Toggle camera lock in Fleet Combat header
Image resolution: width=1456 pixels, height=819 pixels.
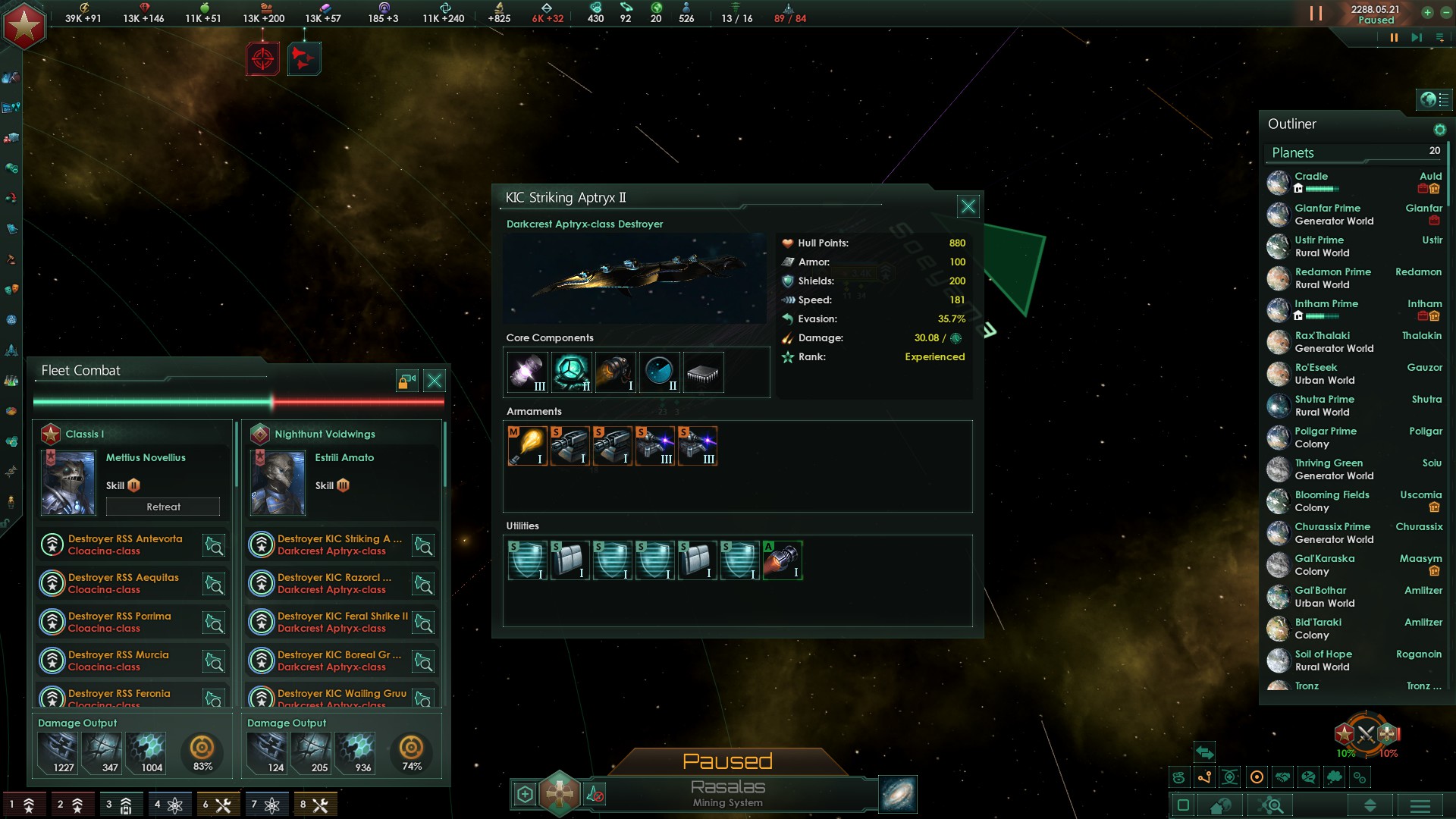point(405,381)
